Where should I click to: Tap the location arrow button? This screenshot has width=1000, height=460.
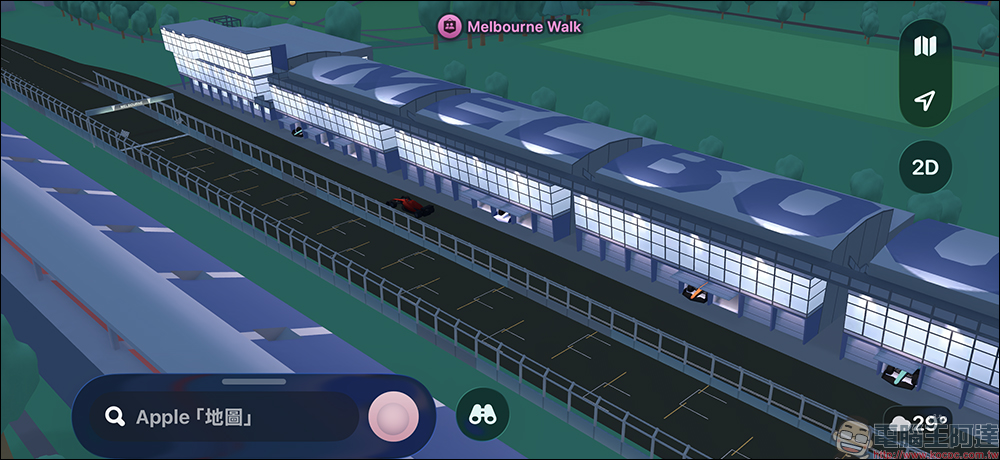[x=925, y=101]
